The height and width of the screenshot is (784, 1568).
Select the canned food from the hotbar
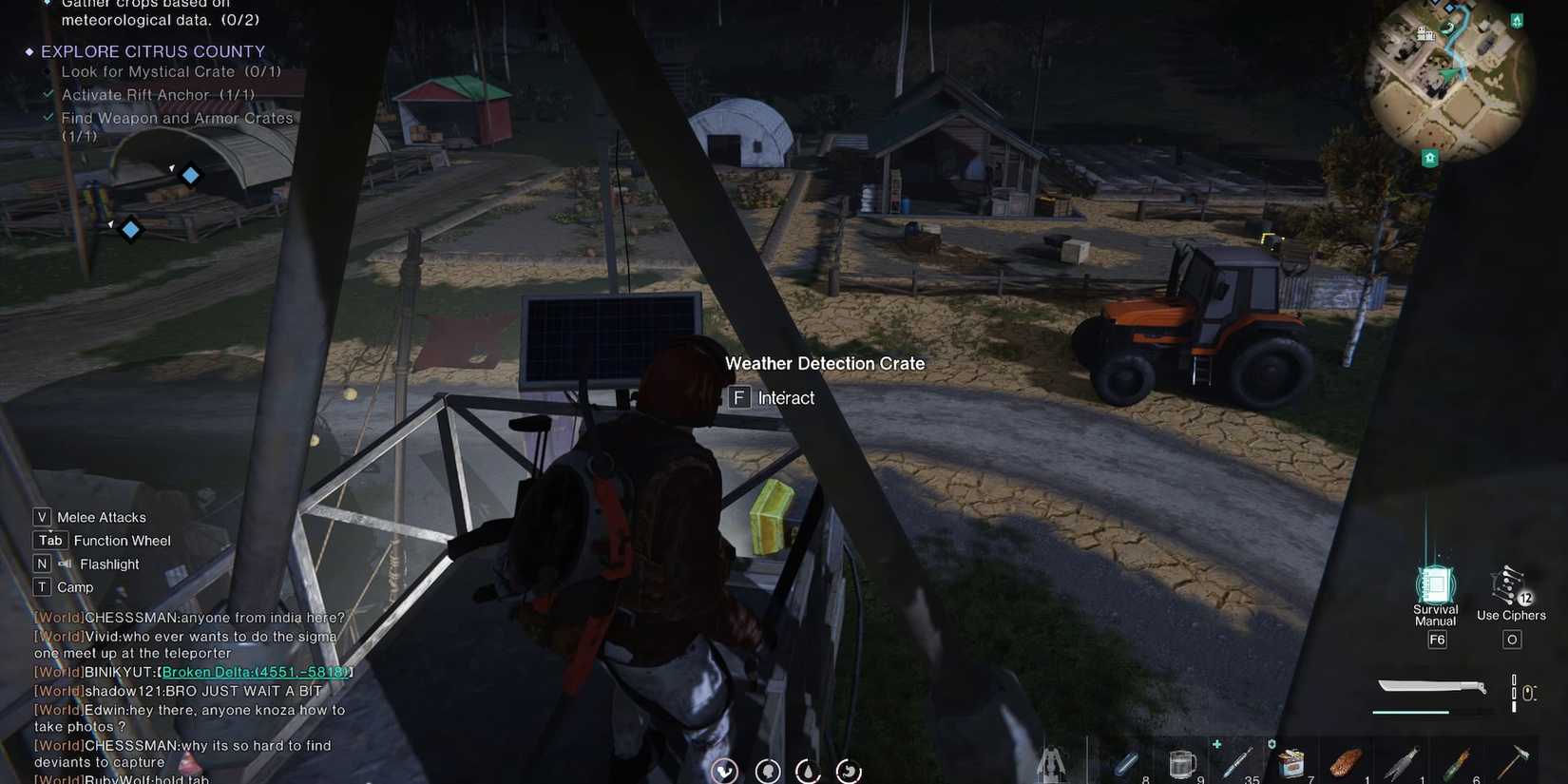click(x=1292, y=760)
